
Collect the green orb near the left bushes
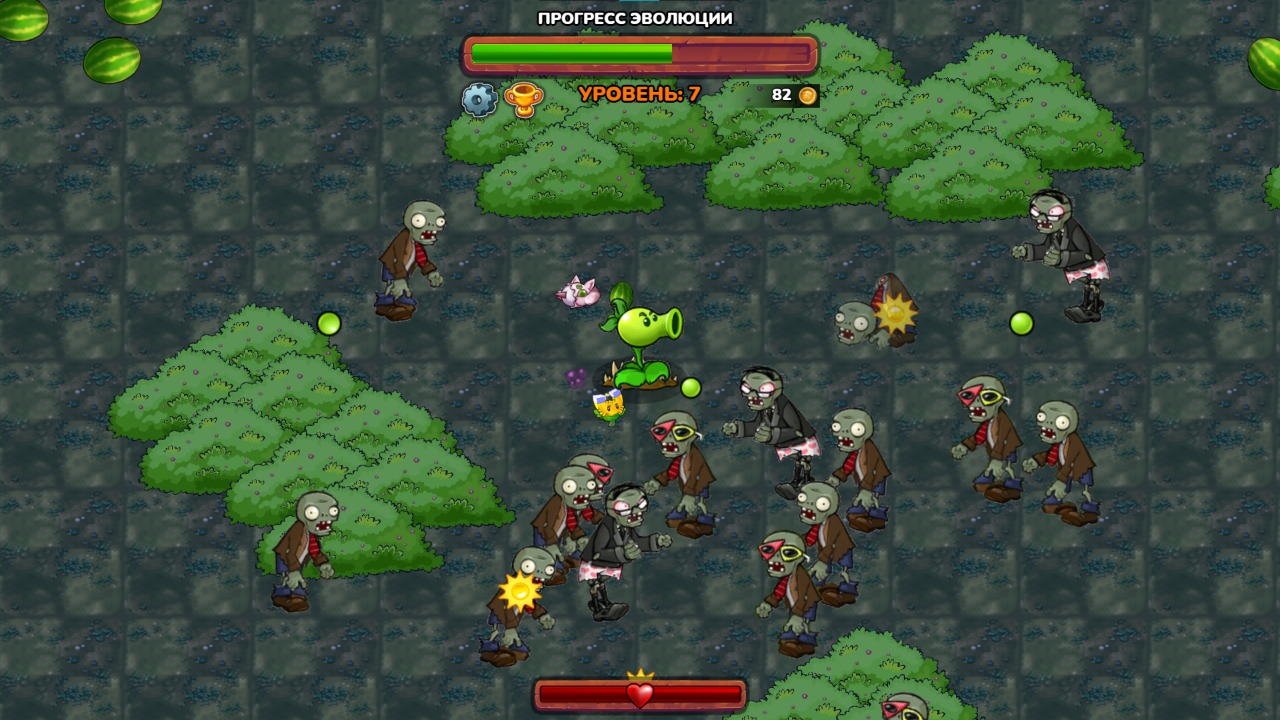(327, 322)
